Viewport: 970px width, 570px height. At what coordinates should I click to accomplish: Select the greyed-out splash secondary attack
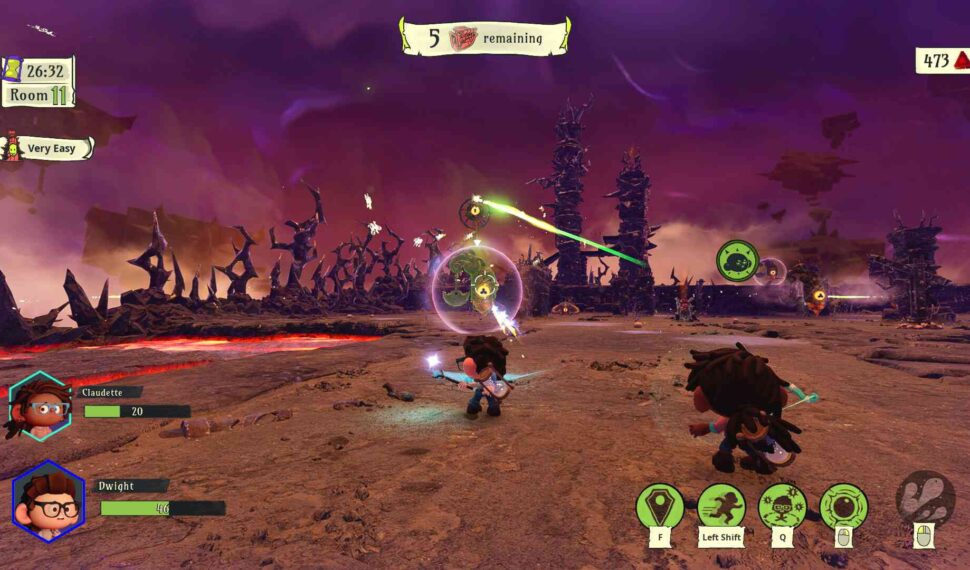point(925,498)
